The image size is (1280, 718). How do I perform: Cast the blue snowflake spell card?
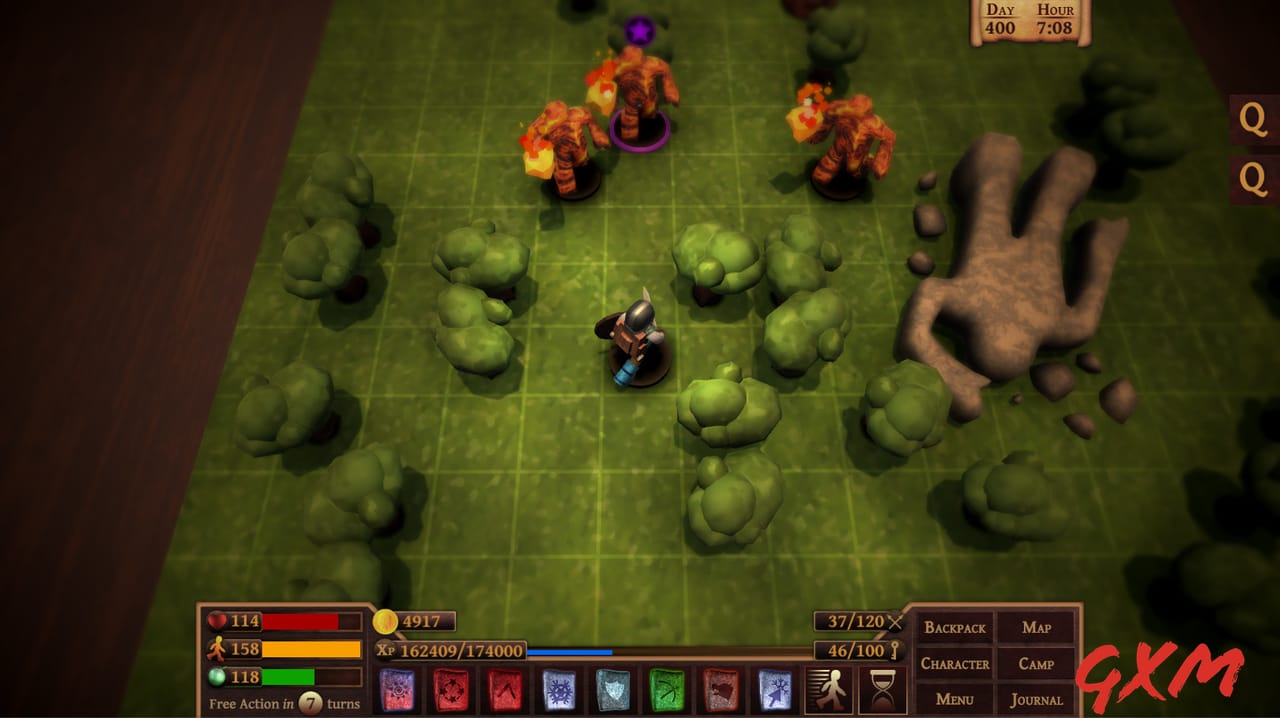tap(559, 690)
